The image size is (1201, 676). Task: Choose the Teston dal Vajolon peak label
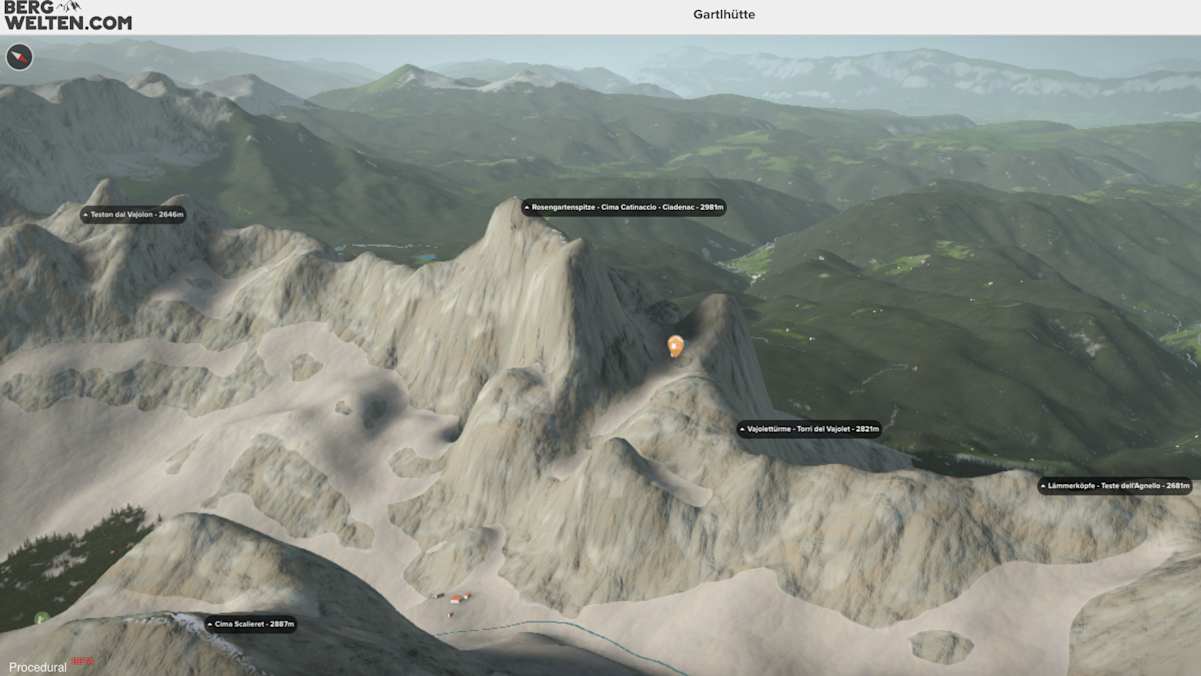click(x=133, y=215)
